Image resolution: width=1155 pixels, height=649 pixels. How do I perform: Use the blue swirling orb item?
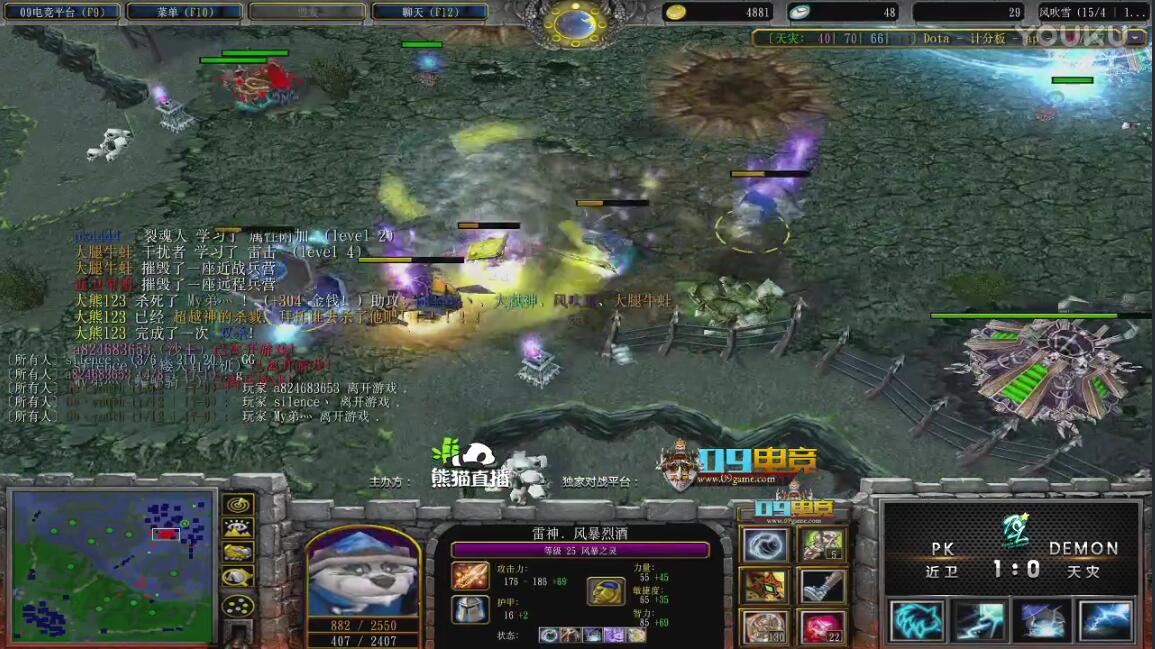coord(764,546)
